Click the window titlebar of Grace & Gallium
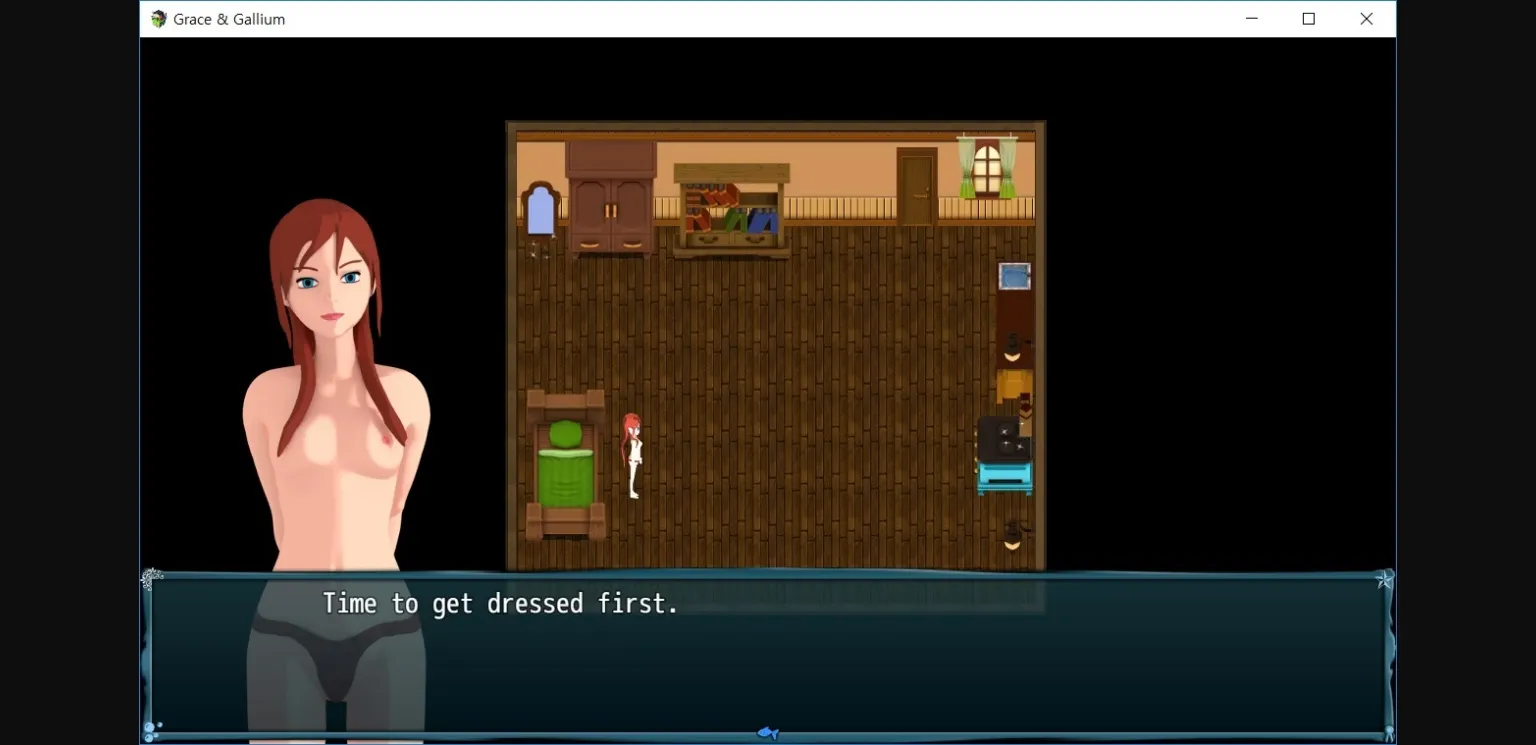The image size is (1536, 745). [700, 18]
